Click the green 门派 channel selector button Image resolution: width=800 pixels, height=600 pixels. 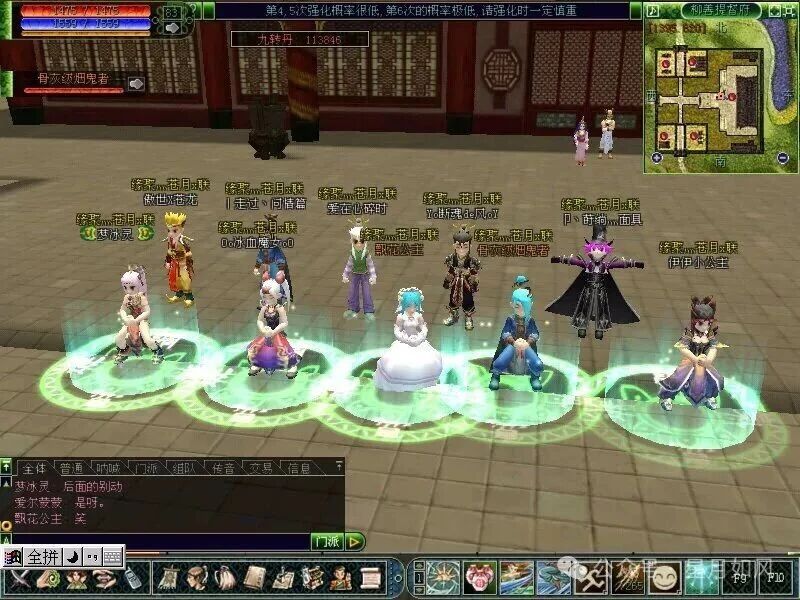coord(327,541)
